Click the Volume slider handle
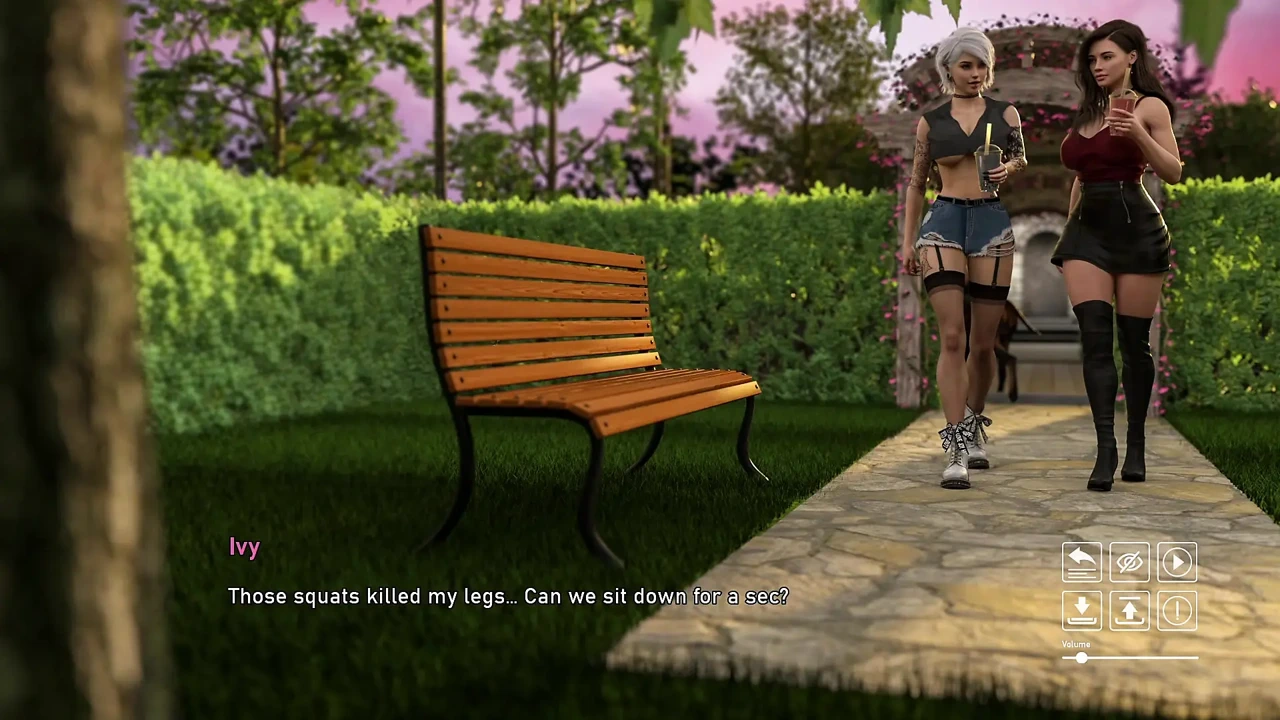Screen dimensions: 1280x720 (1081, 658)
